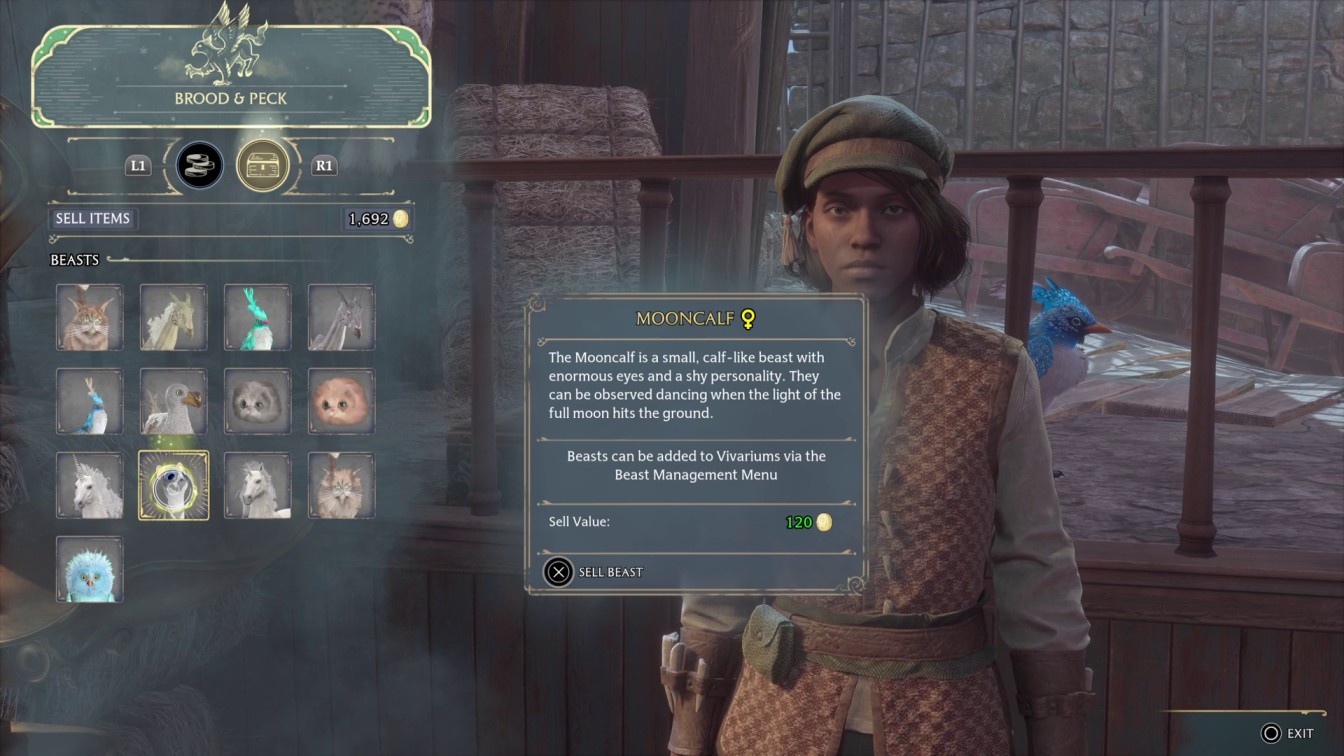Screen dimensions: 1344x756
Task: Select the Diricawl beast slot
Action: click(x=174, y=401)
